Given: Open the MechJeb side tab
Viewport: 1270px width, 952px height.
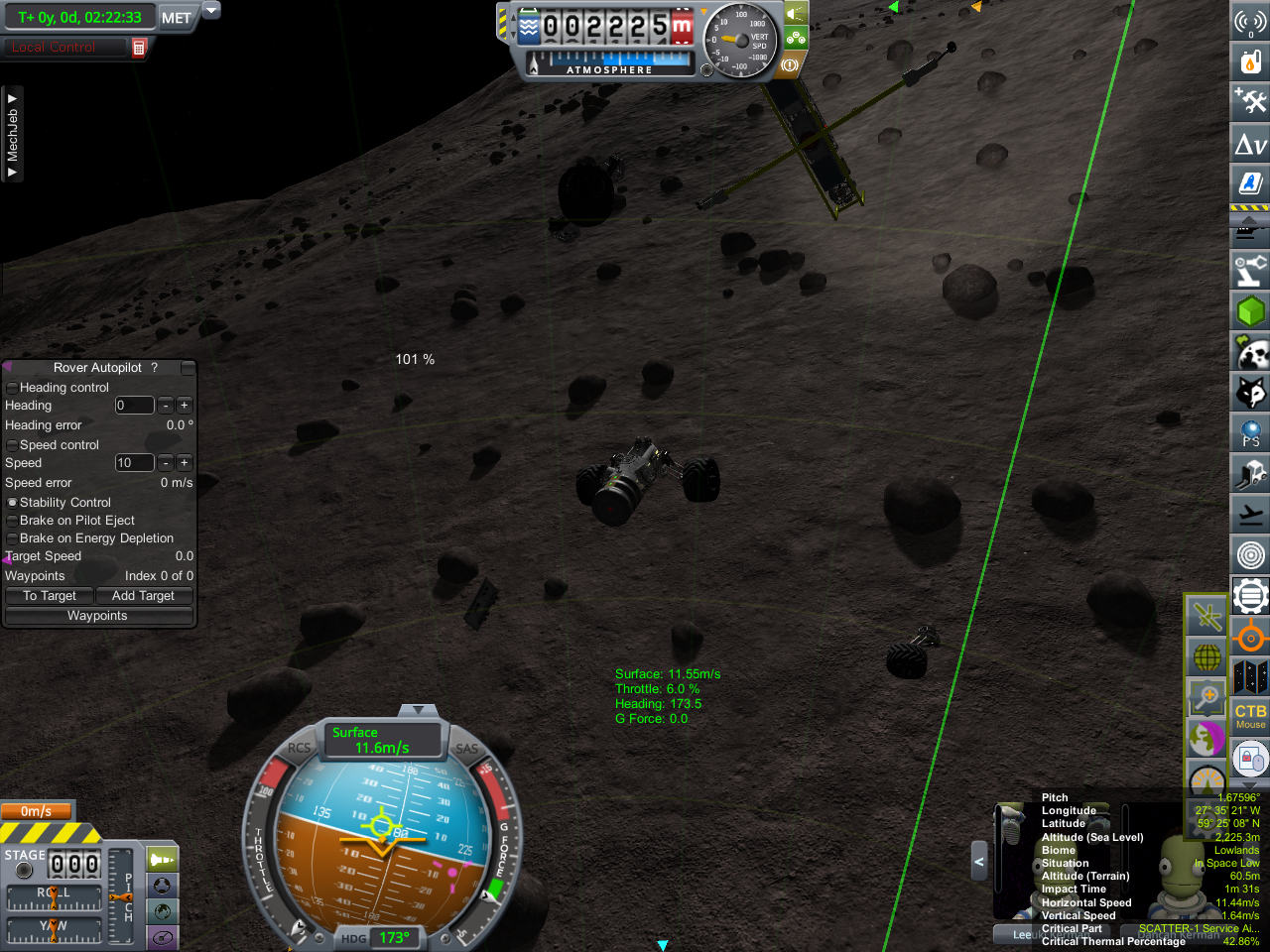Looking at the screenshot, I should (x=12, y=135).
